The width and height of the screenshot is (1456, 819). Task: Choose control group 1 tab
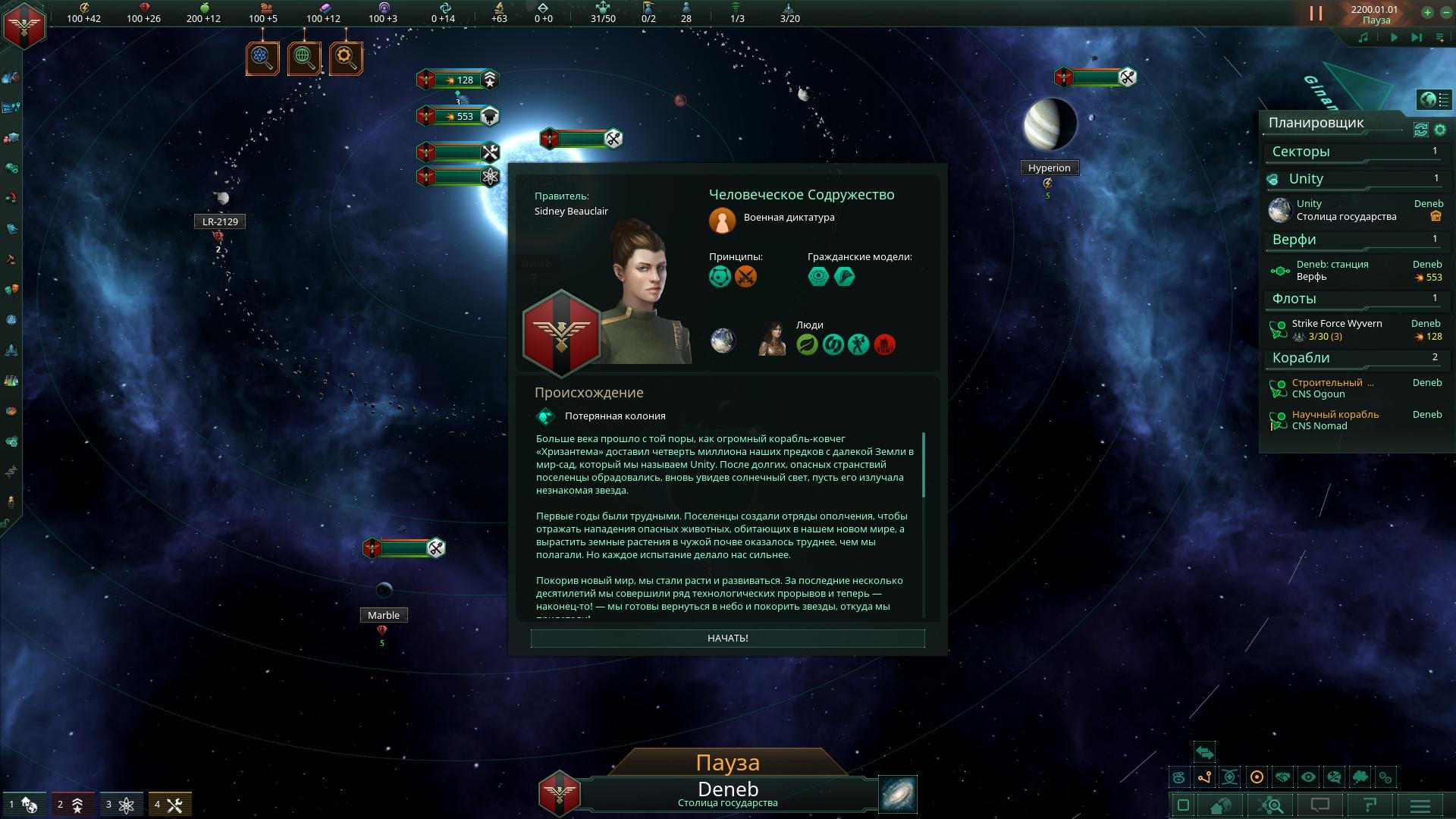pyautogui.click(x=24, y=805)
